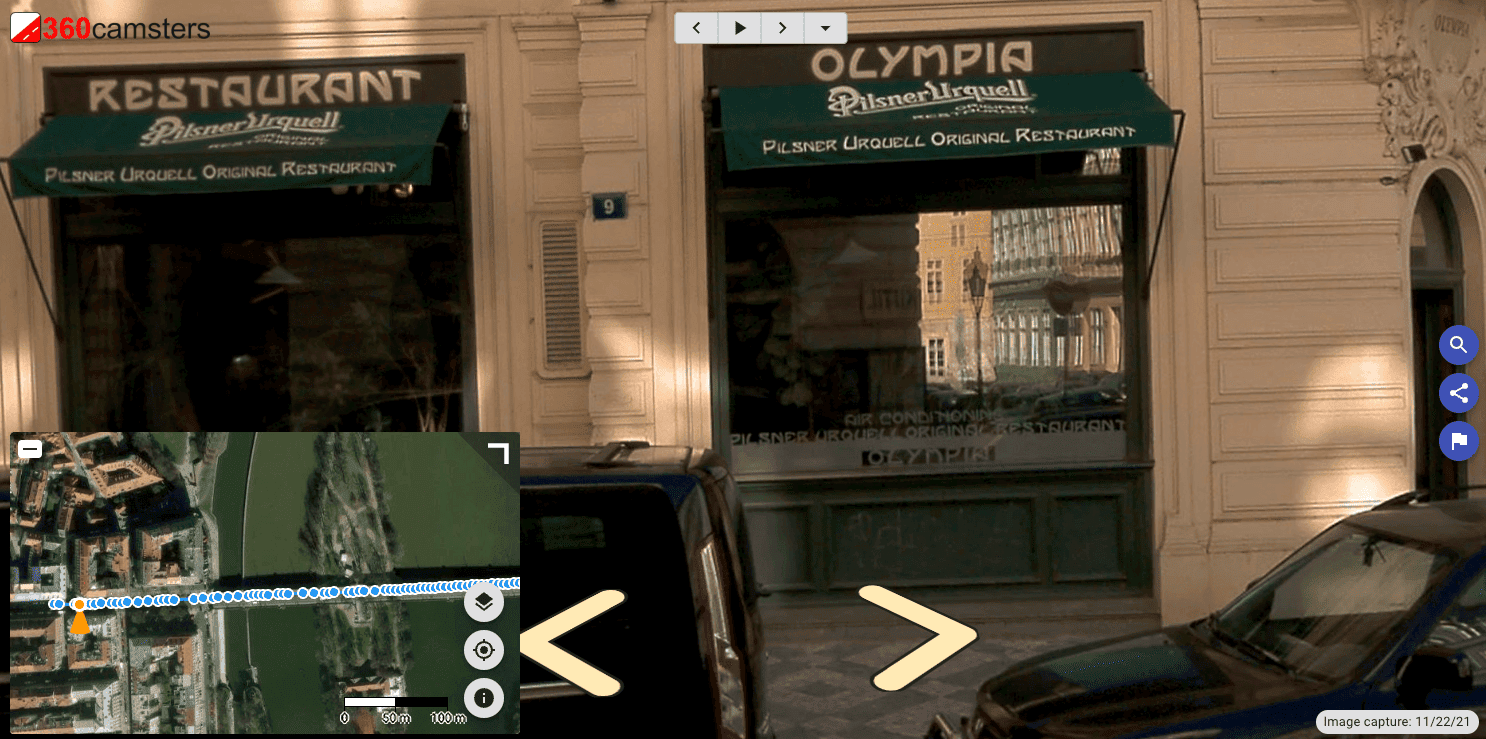The image size is (1486, 739).
Task: Go to the previous image in the top toolbar
Action: [x=696, y=28]
